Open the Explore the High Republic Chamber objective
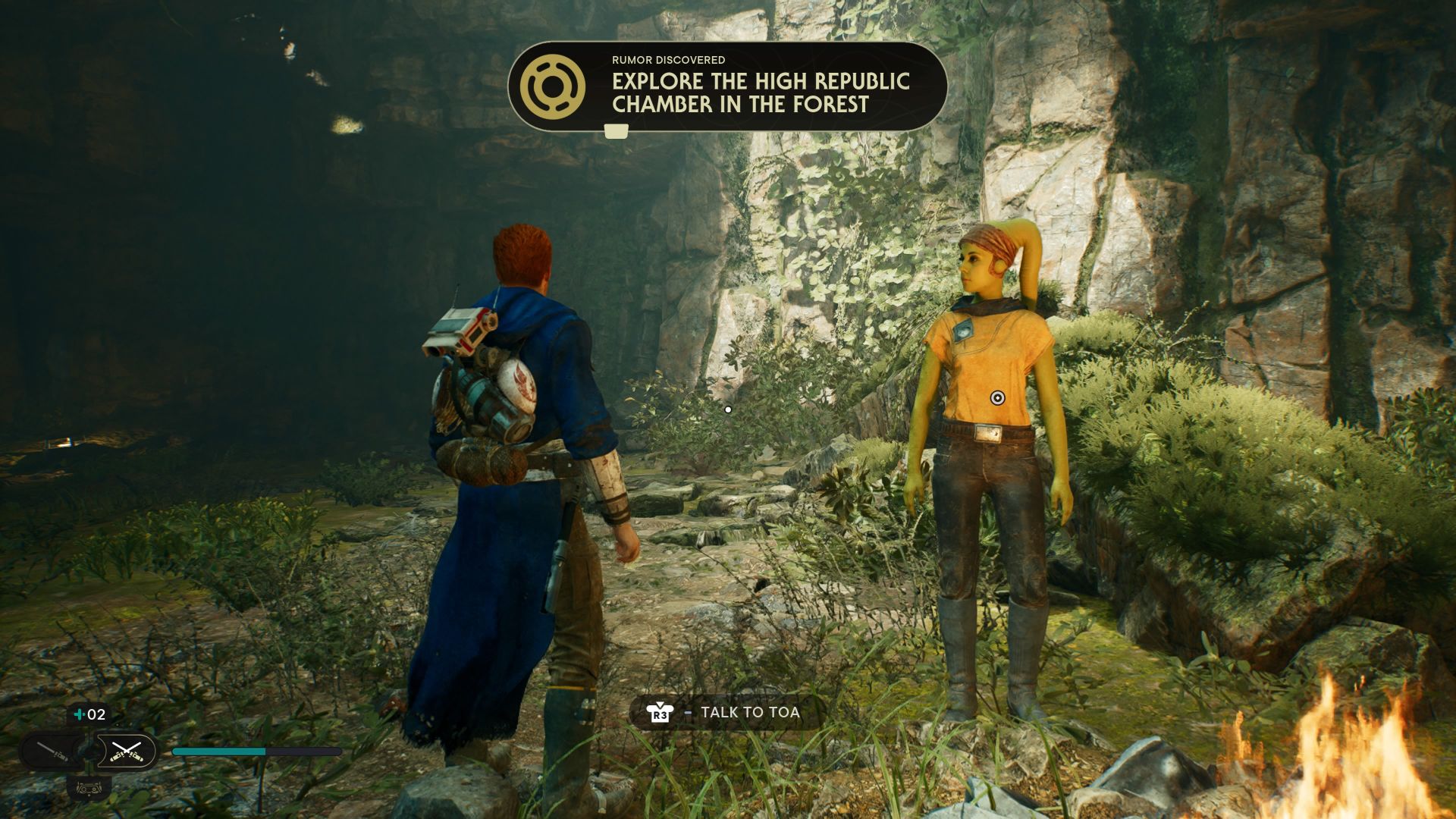This screenshot has height=819, width=1456. (761, 91)
